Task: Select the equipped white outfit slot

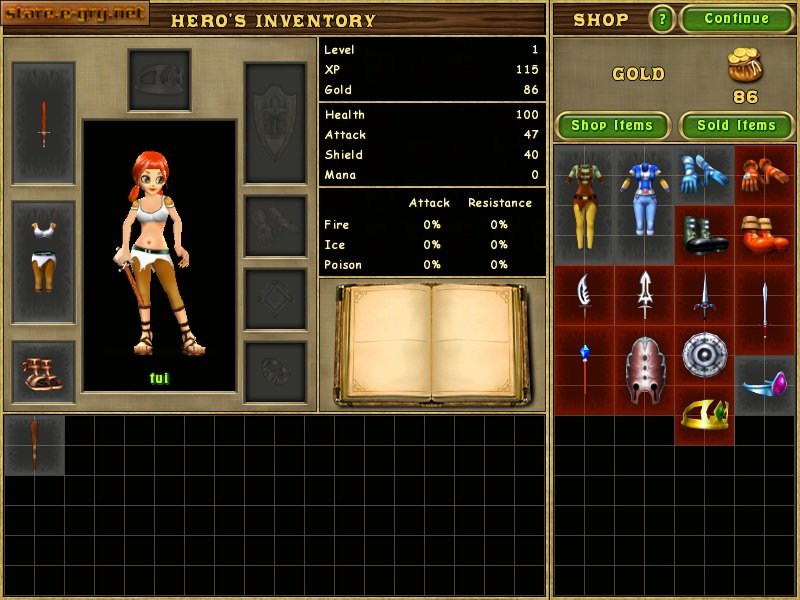Action: click(x=43, y=260)
